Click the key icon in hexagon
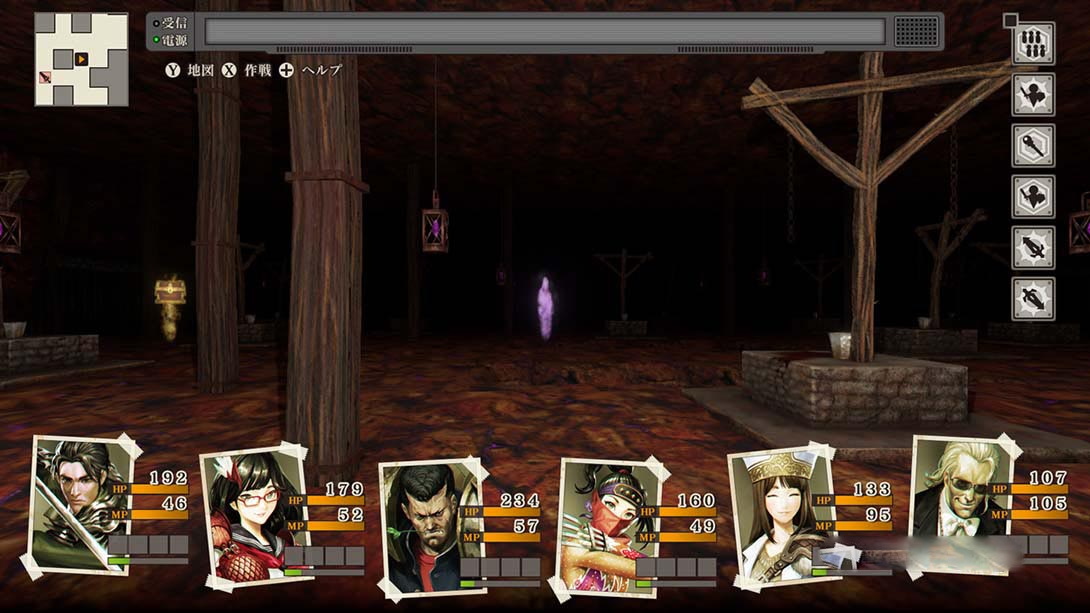Viewport: 1090px width, 613px height. click(x=1033, y=146)
